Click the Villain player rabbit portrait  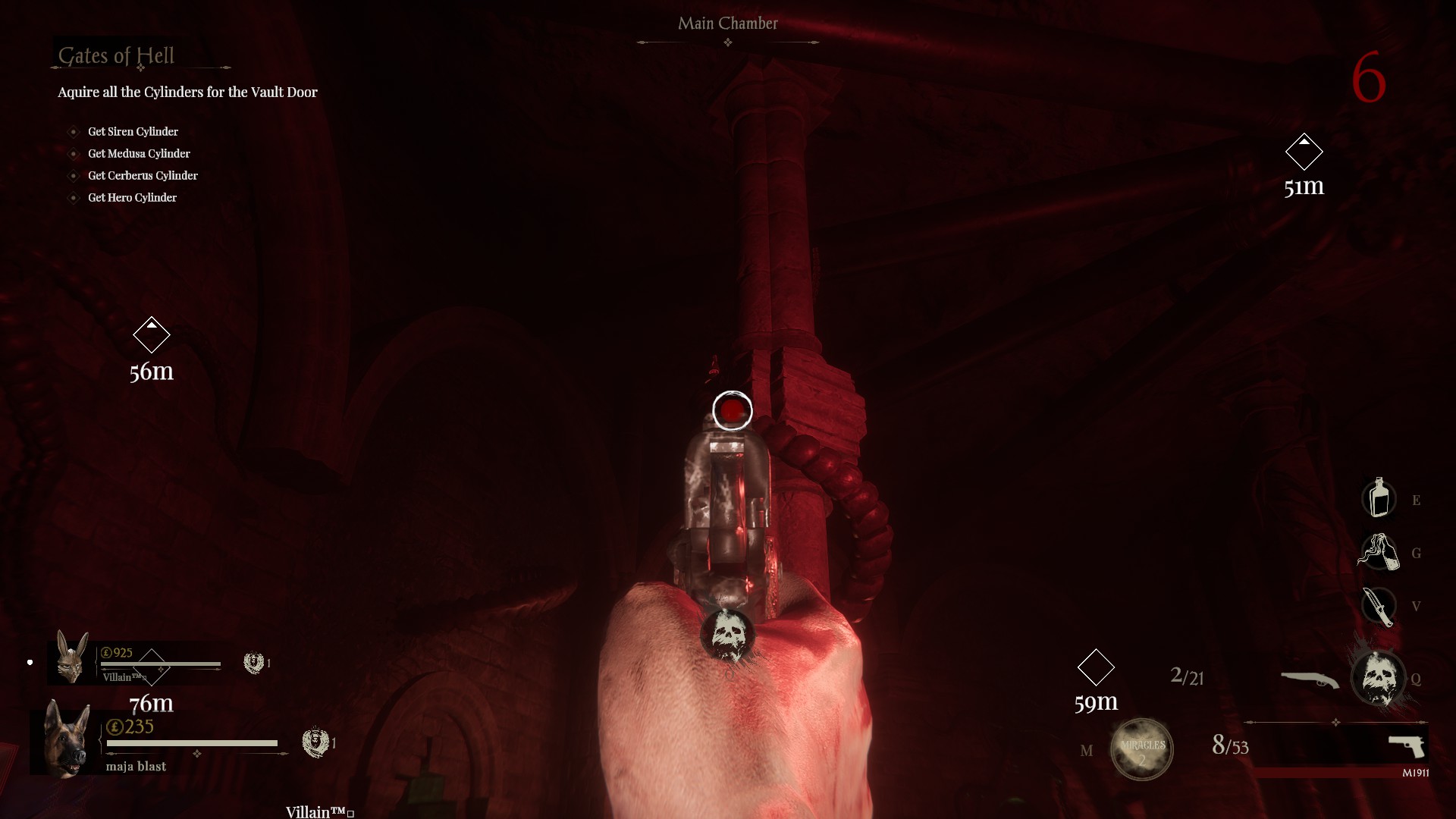(x=71, y=658)
